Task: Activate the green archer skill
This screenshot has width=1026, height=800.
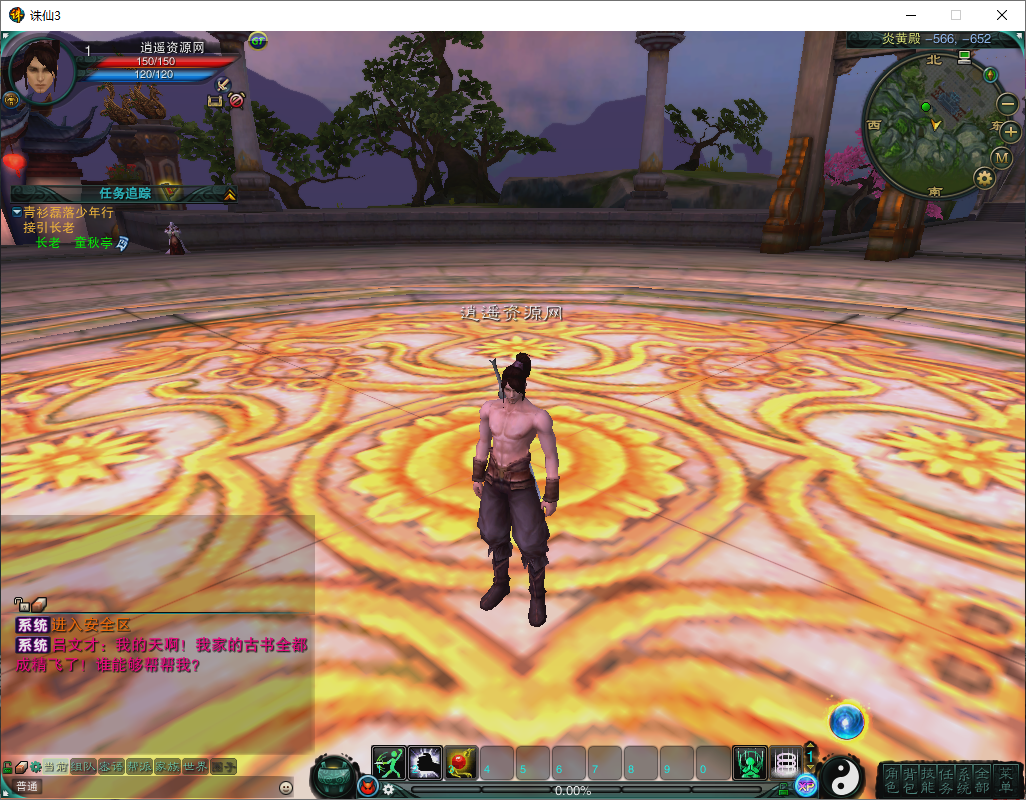Action: click(387, 763)
